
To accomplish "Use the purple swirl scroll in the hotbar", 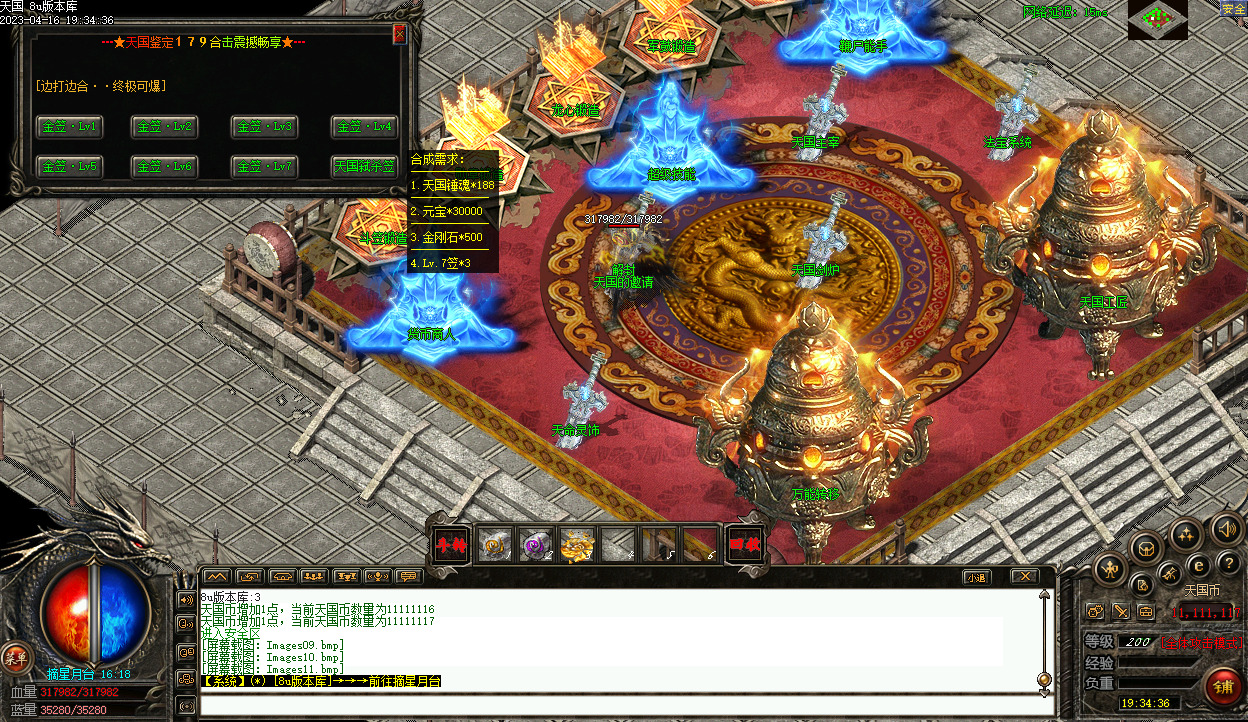I will point(537,544).
